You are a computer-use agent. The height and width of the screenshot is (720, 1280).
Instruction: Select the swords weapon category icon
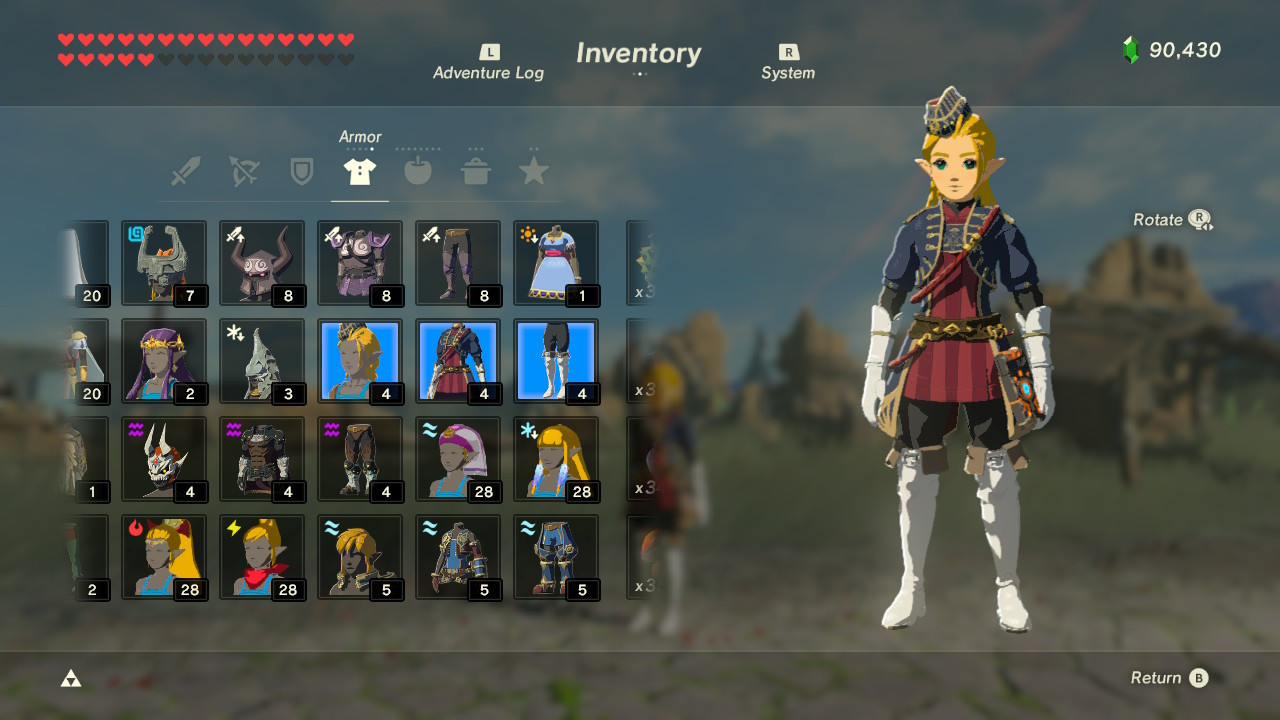[187, 170]
